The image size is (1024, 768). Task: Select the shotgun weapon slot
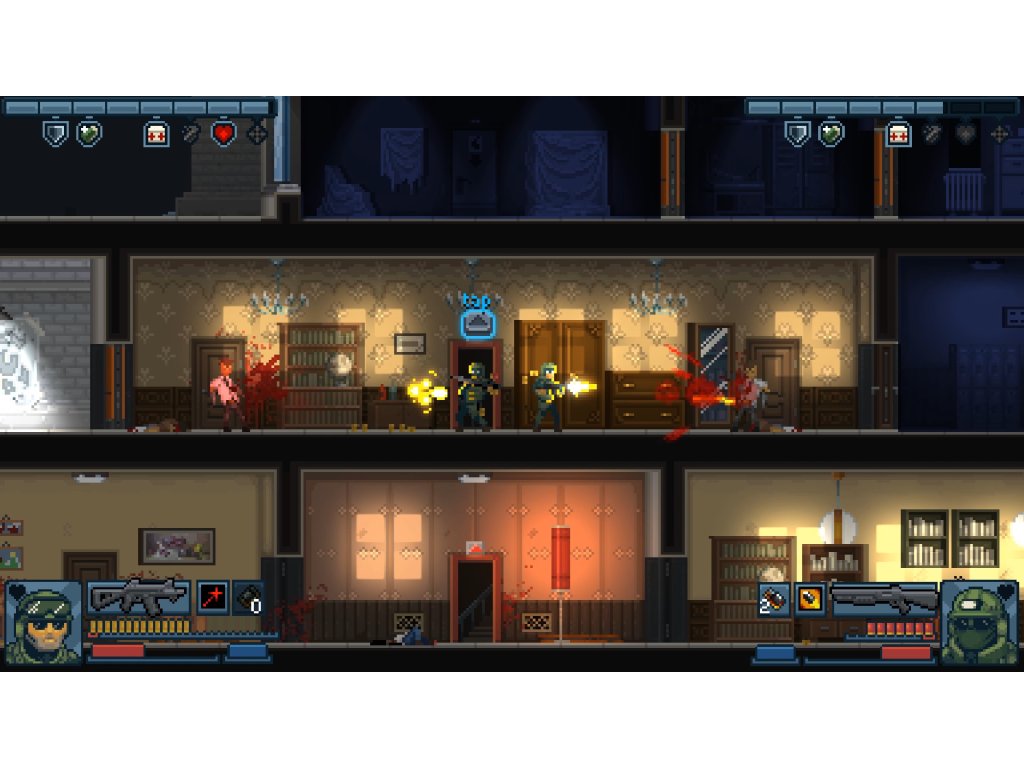pos(884,598)
